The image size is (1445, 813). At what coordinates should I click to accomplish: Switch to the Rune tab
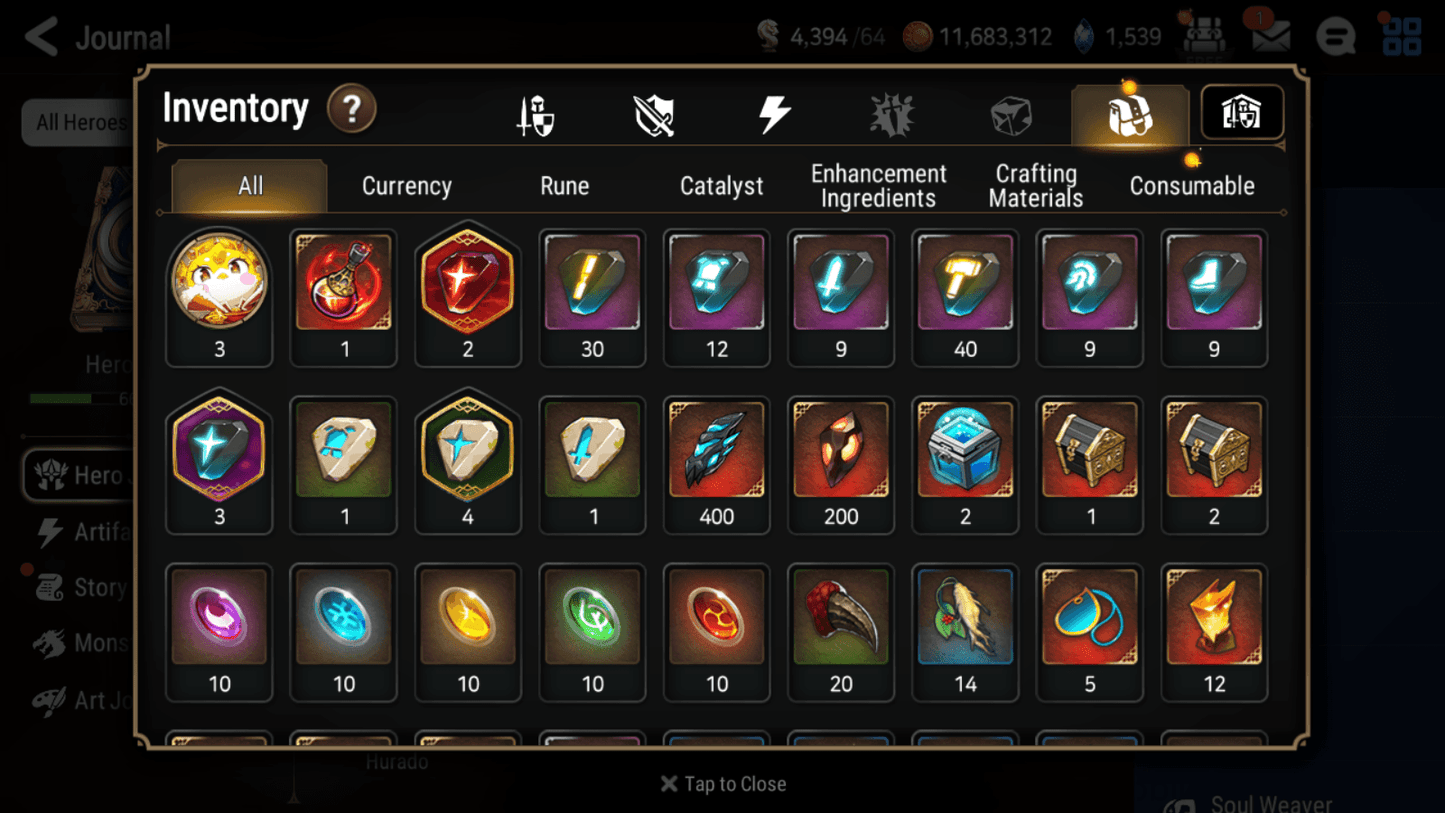pyautogui.click(x=564, y=185)
